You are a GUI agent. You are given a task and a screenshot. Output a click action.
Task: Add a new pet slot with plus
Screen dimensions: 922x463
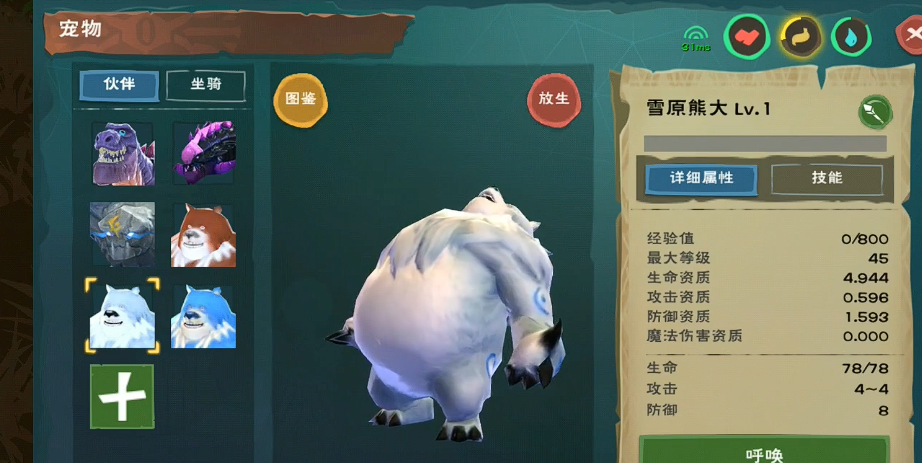[122, 396]
